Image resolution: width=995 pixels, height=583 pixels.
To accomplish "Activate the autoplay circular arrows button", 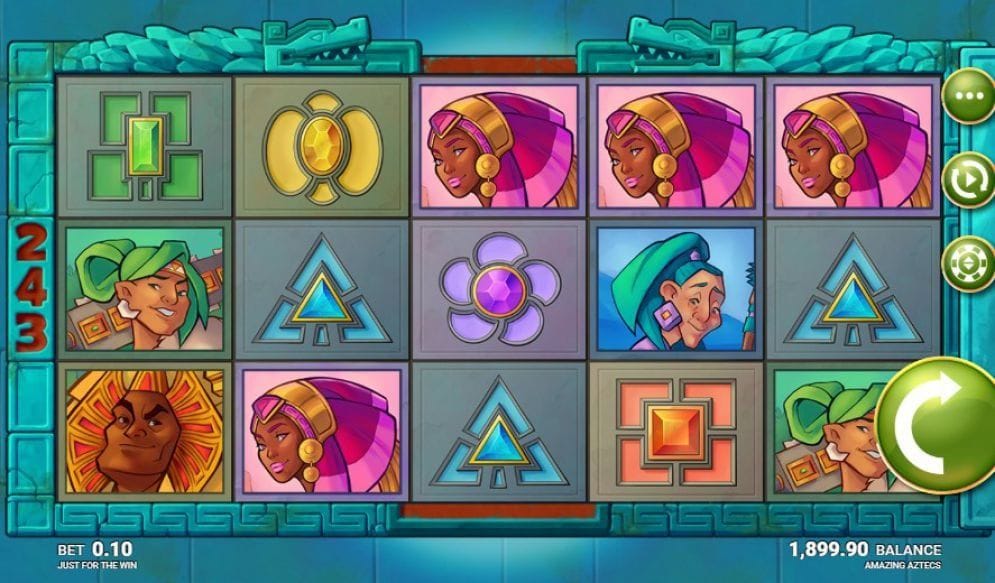I will click(x=968, y=180).
